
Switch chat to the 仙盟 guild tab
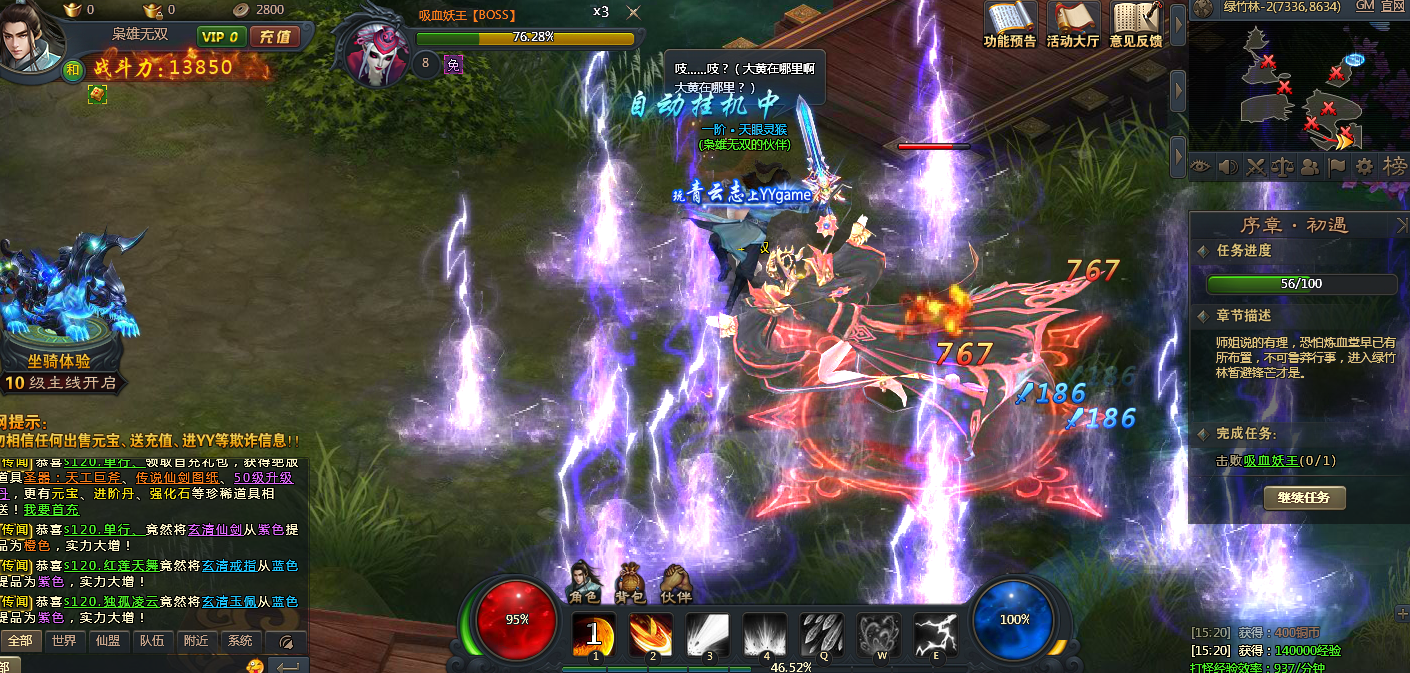coord(108,641)
